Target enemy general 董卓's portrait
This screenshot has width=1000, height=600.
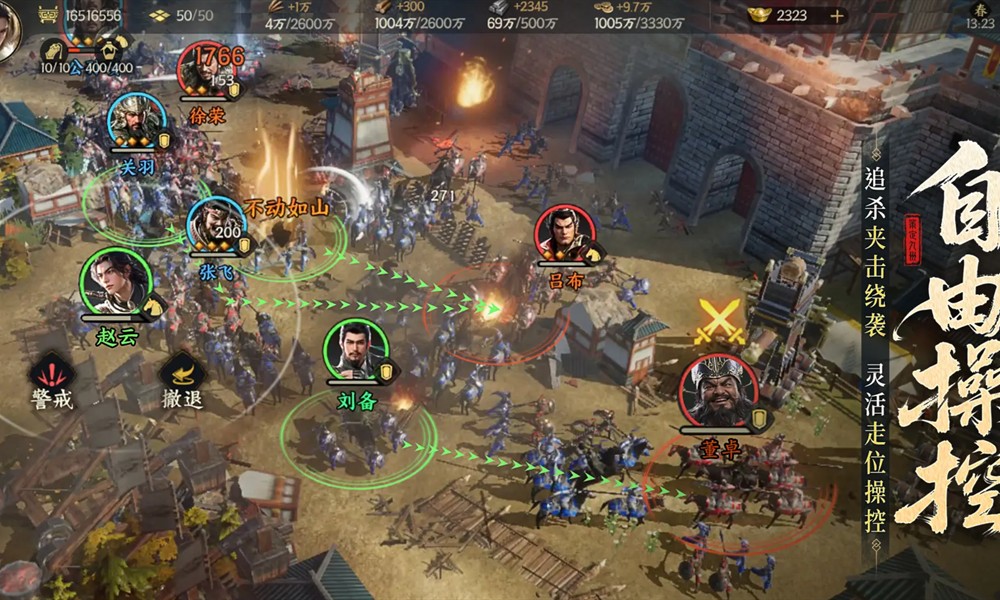pos(718,390)
